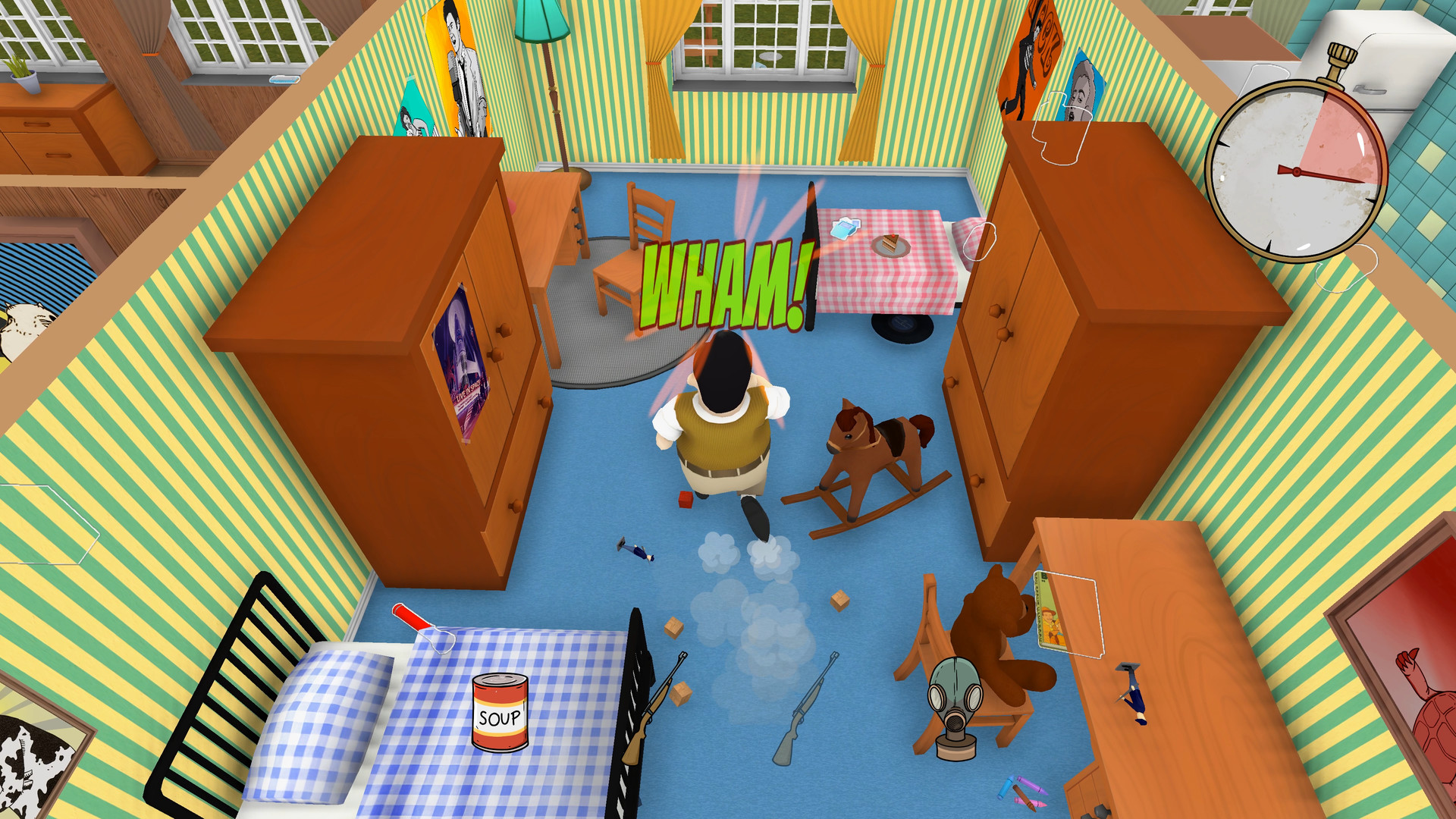Screen dimensions: 1456x819
Task: Pick up the black record player disc
Action: [x=900, y=326]
